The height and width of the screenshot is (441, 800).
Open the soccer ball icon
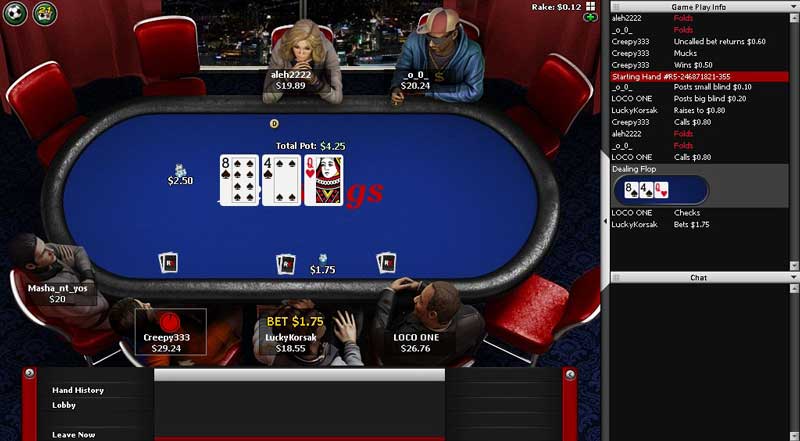click(x=17, y=12)
